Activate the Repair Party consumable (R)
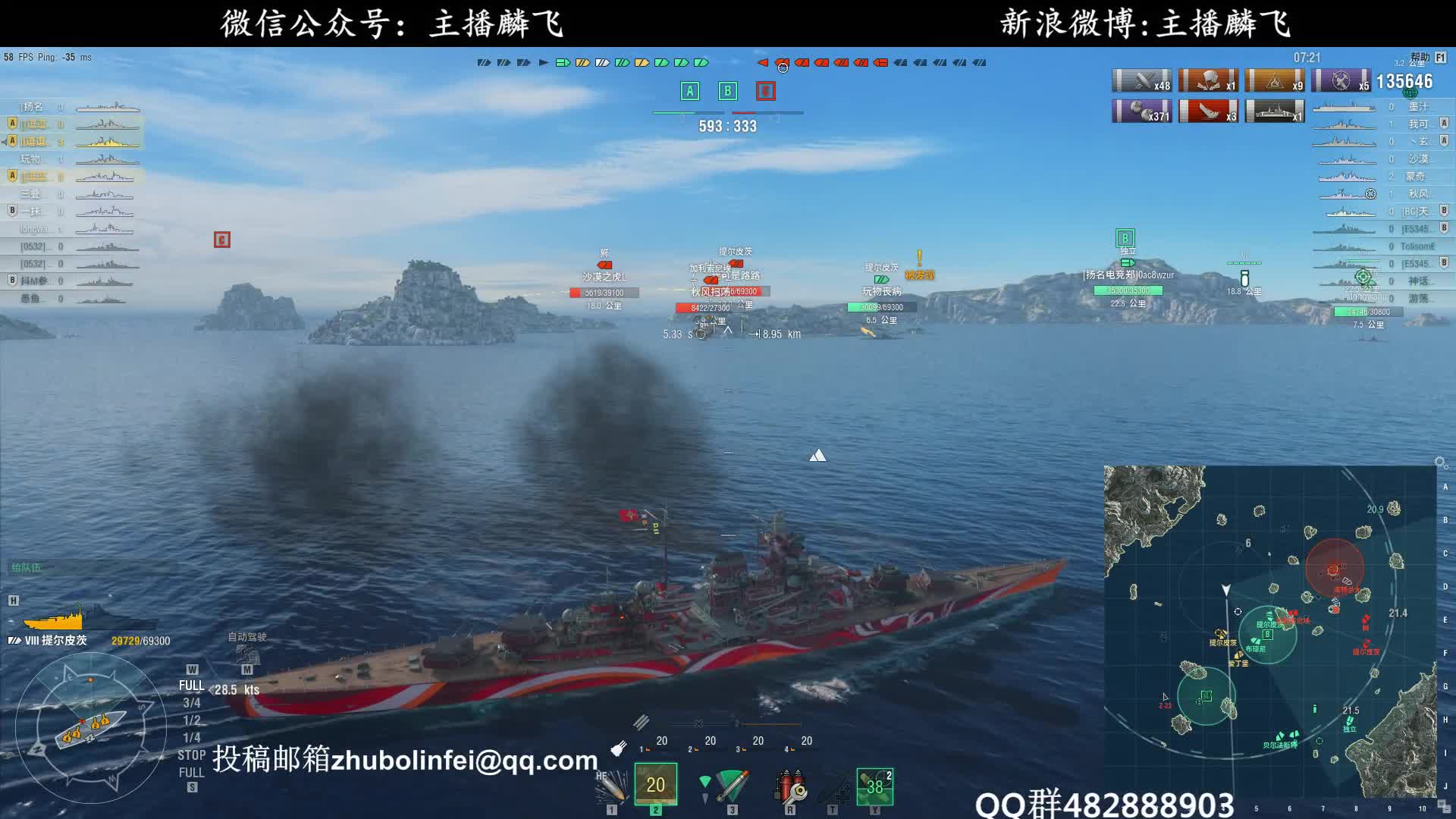The image size is (1456, 819). (x=790, y=789)
